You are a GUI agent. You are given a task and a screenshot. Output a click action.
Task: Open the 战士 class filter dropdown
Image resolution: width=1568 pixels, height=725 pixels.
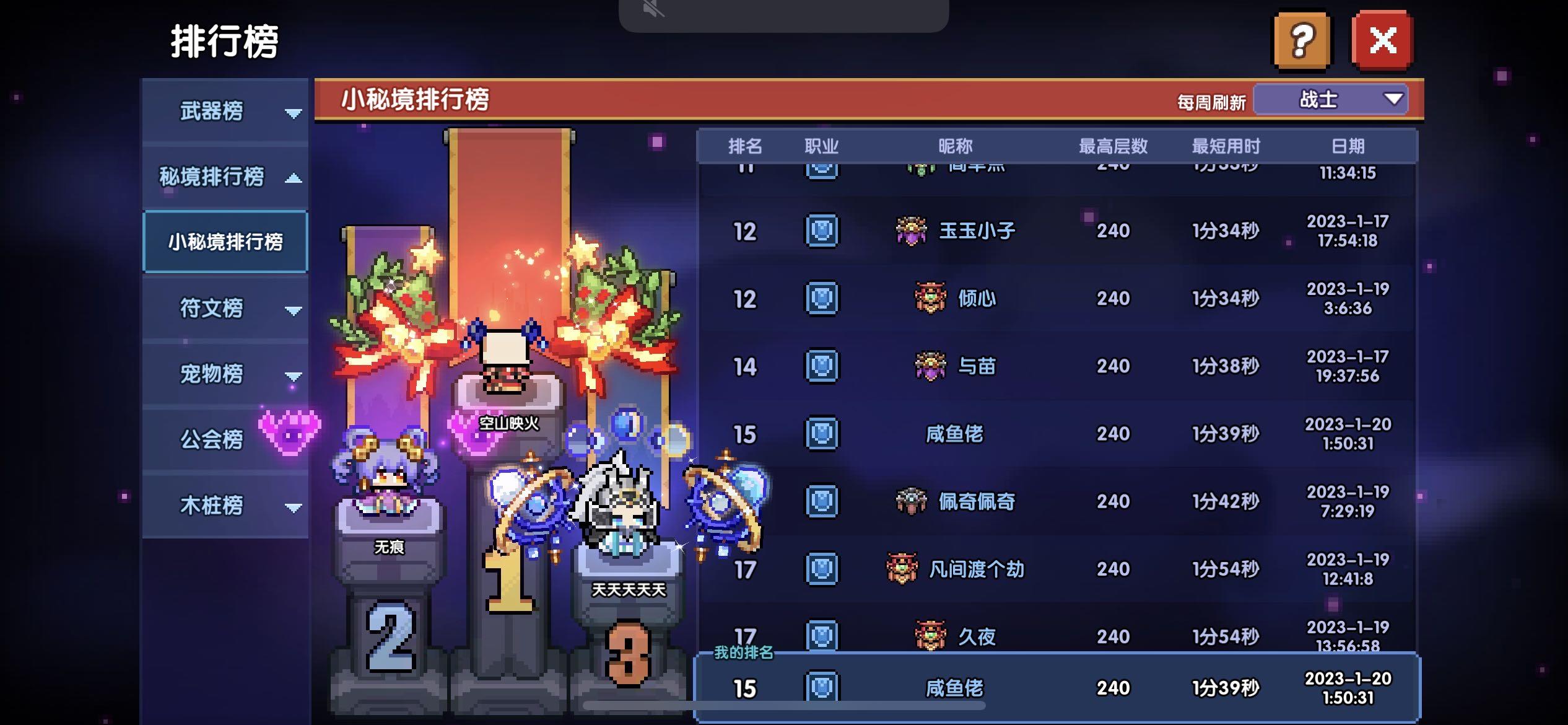pyautogui.click(x=1328, y=99)
